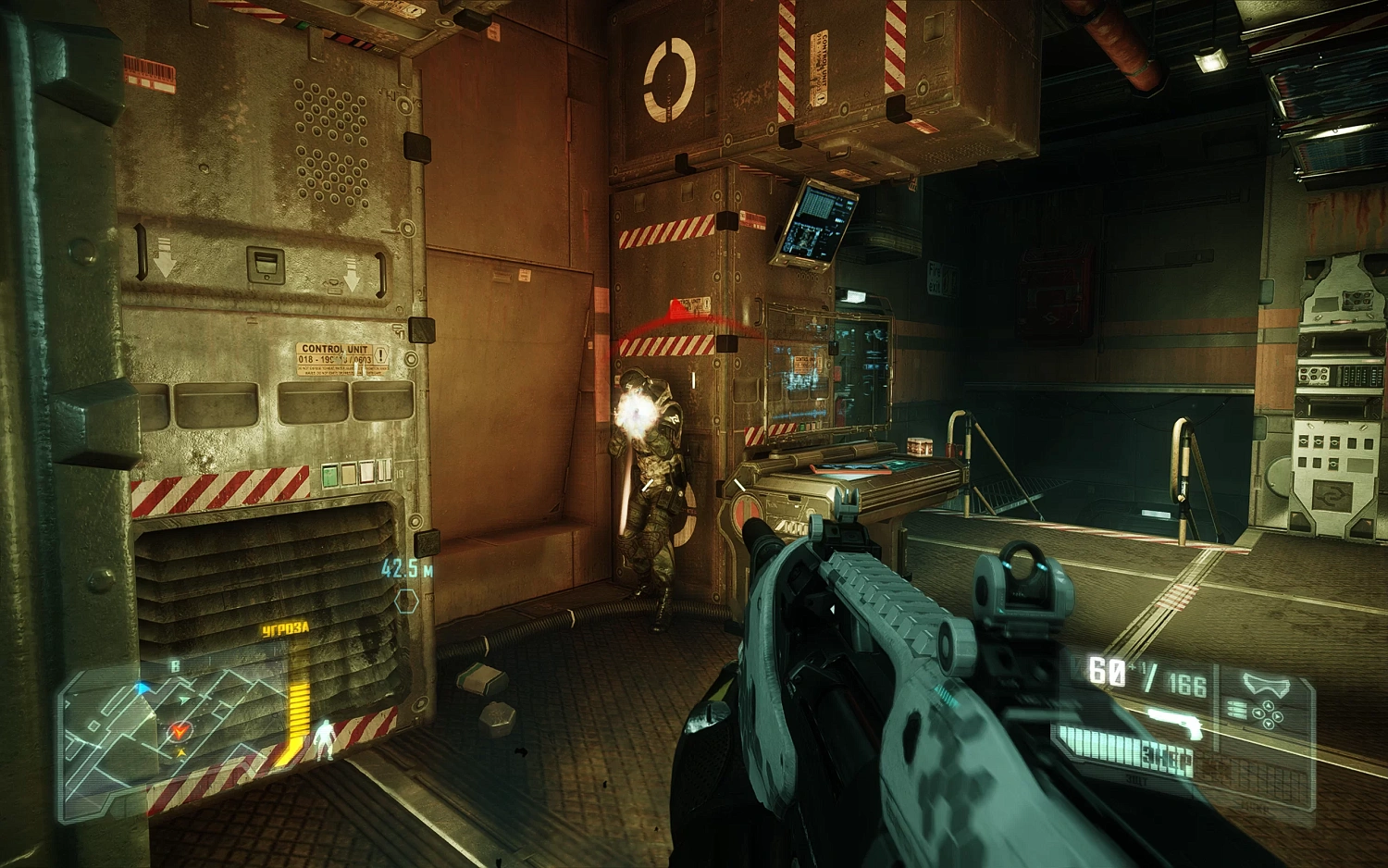The height and width of the screenshot is (868, 1388).
Task: Select the player arrow in the minimap center
Action: click(x=183, y=700)
